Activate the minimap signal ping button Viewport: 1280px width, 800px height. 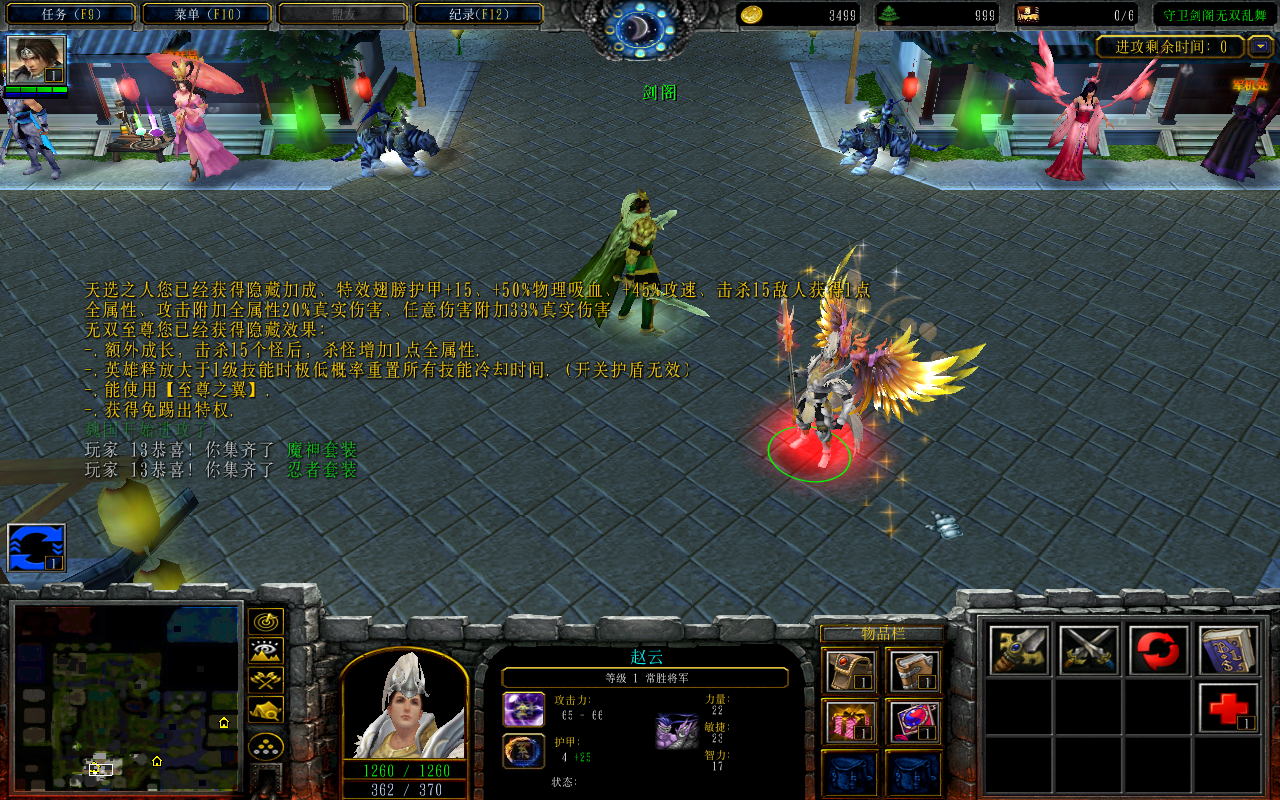tap(266, 622)
